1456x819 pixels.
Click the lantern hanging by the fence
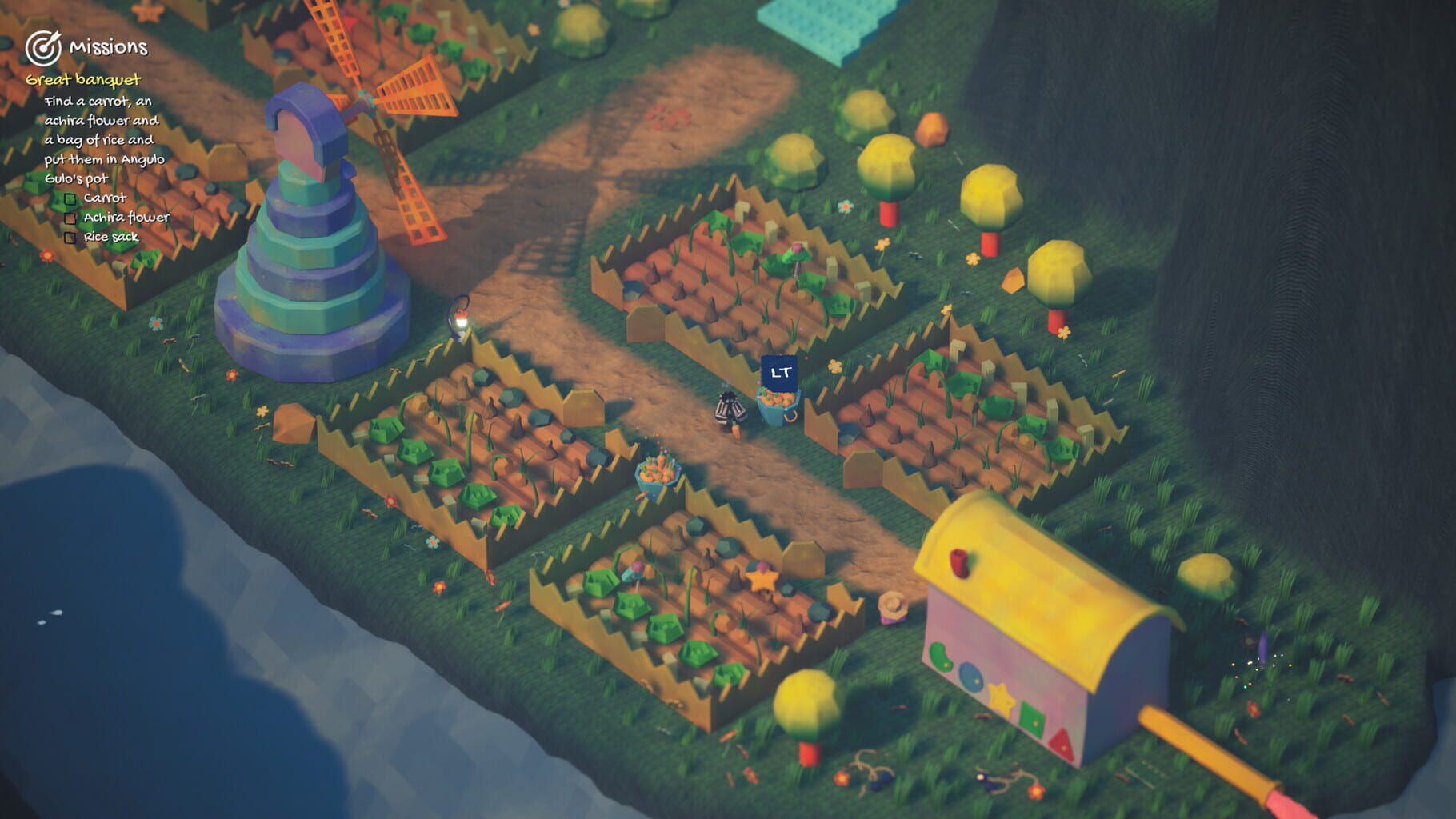[458, 316]
